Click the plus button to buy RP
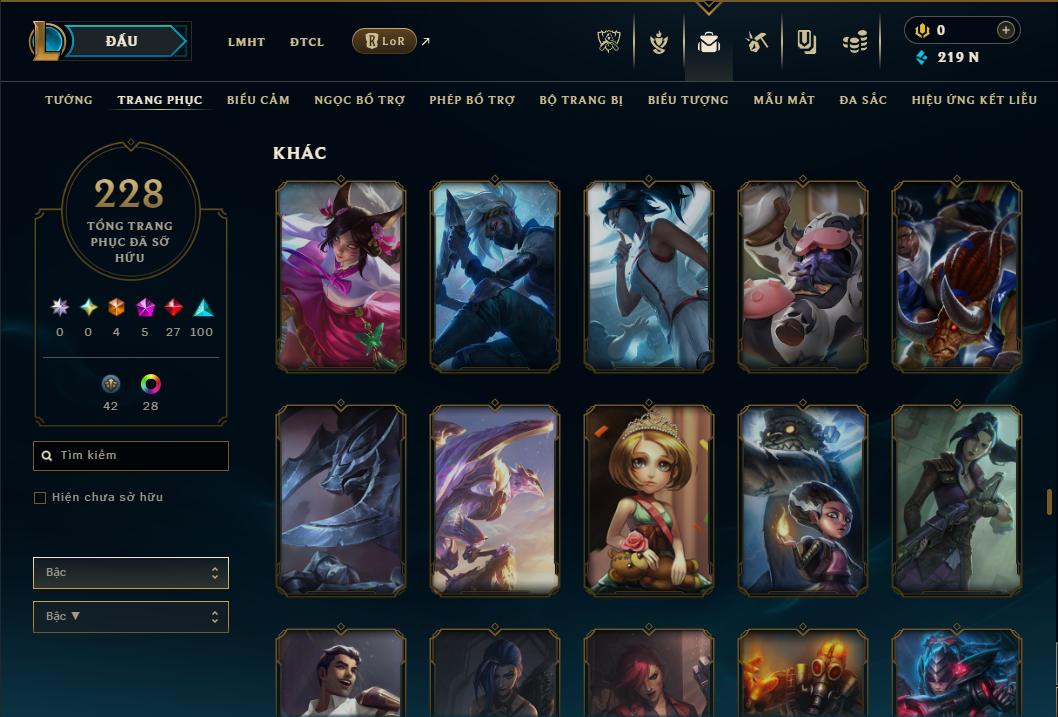The width and height of the screenshot is (1058, 717). click(x=1006, y=30)
